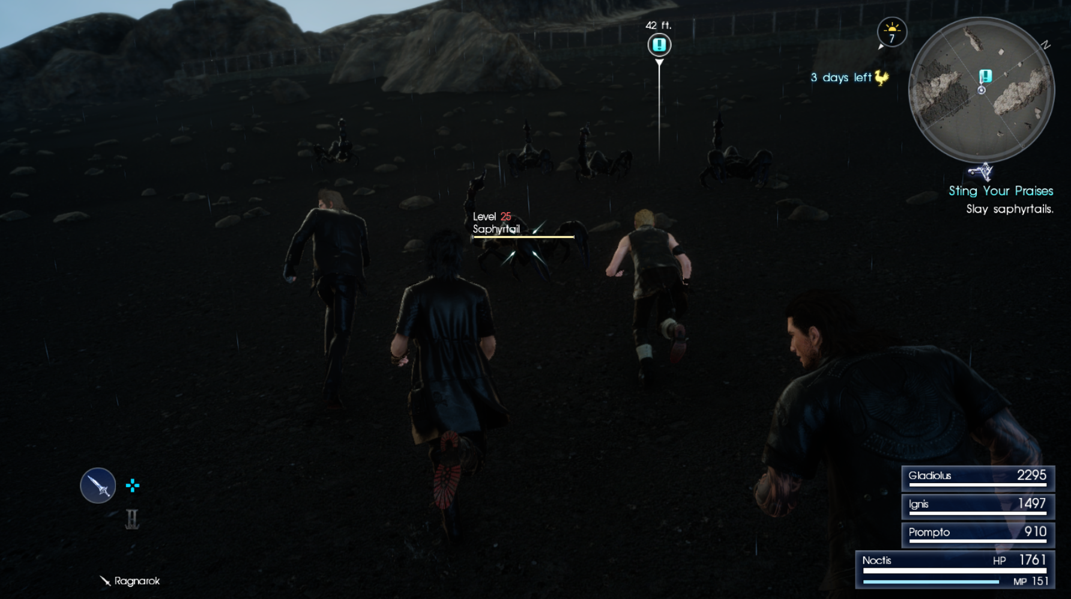Select the Prompto party member panel
Viewport: 1071px width, 599px height.
976,533
